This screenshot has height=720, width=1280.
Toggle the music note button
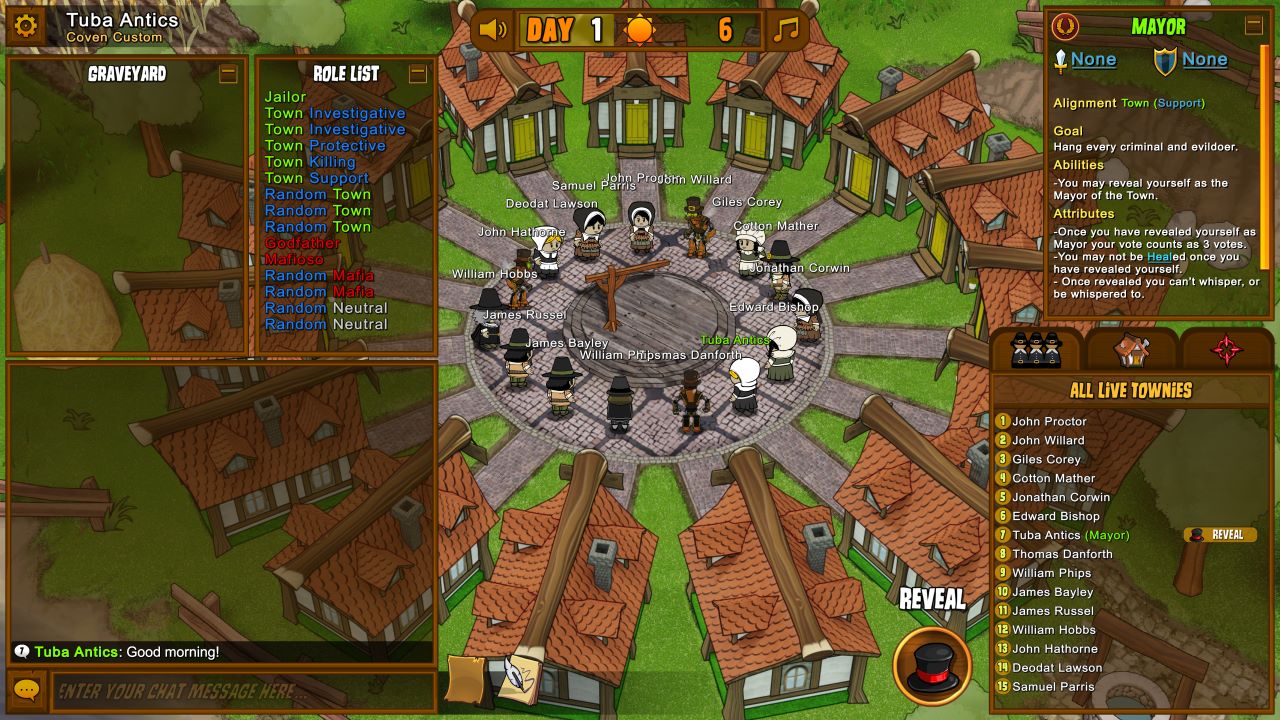(787, 30)
